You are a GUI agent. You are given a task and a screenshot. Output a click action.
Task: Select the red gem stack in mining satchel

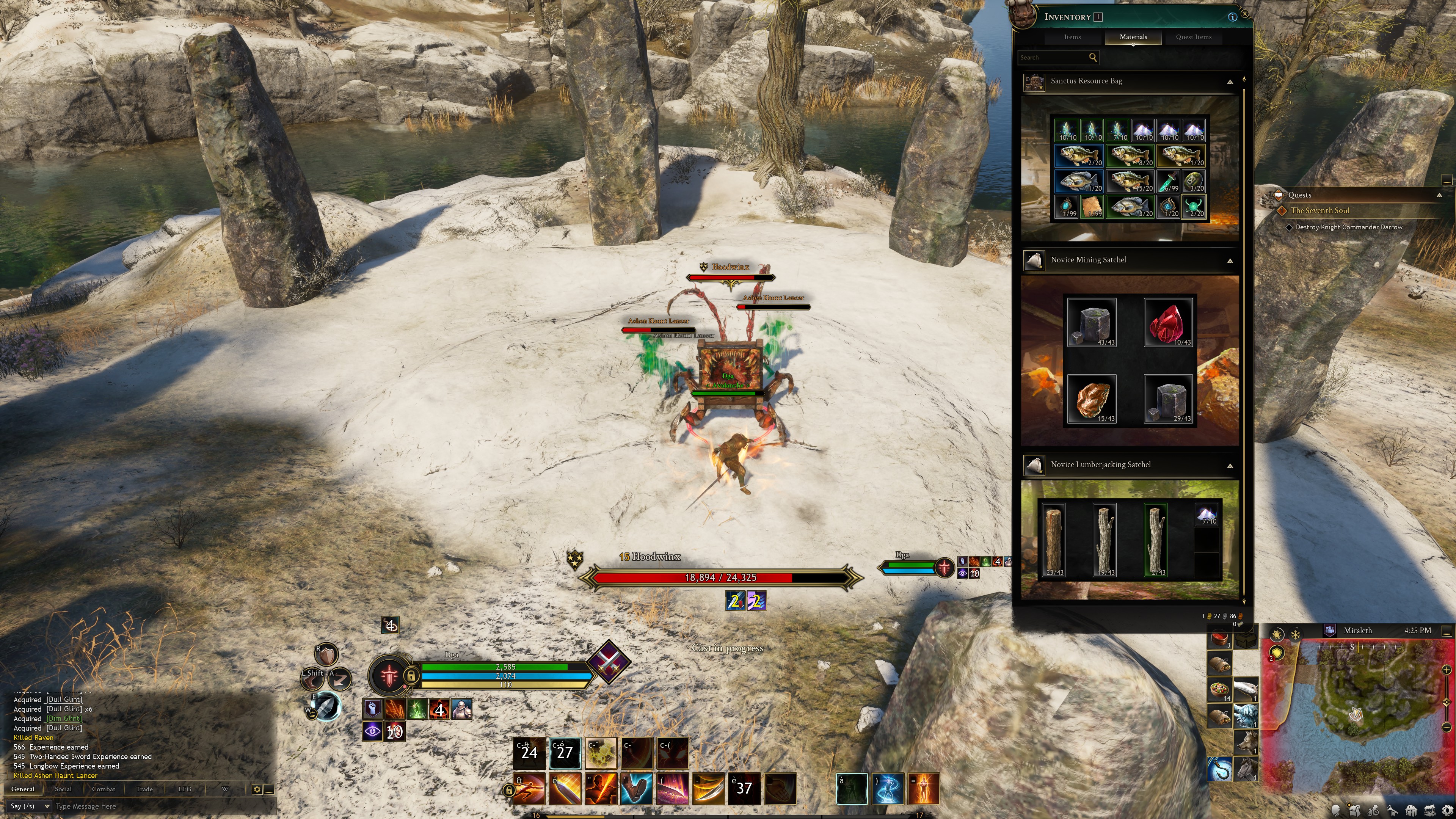point(1168,323)
